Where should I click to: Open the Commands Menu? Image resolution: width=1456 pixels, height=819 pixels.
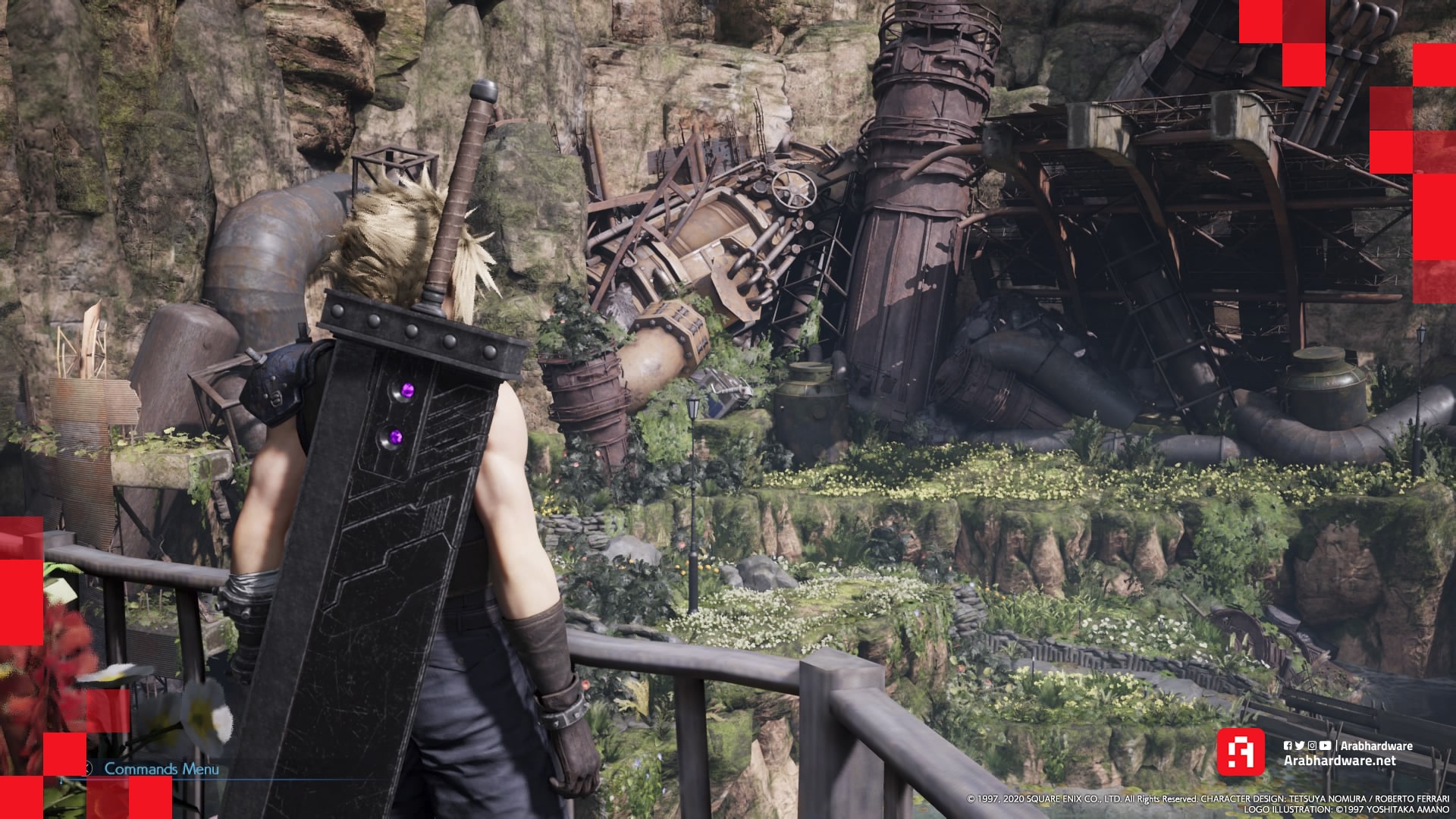(x=161, y=769)
